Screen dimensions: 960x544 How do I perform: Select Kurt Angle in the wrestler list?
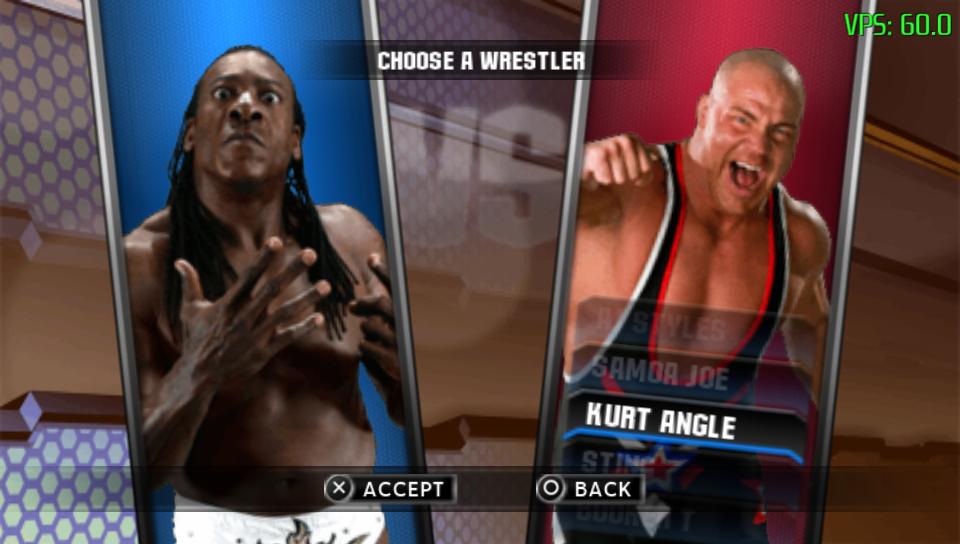click(x=660, y=422)
